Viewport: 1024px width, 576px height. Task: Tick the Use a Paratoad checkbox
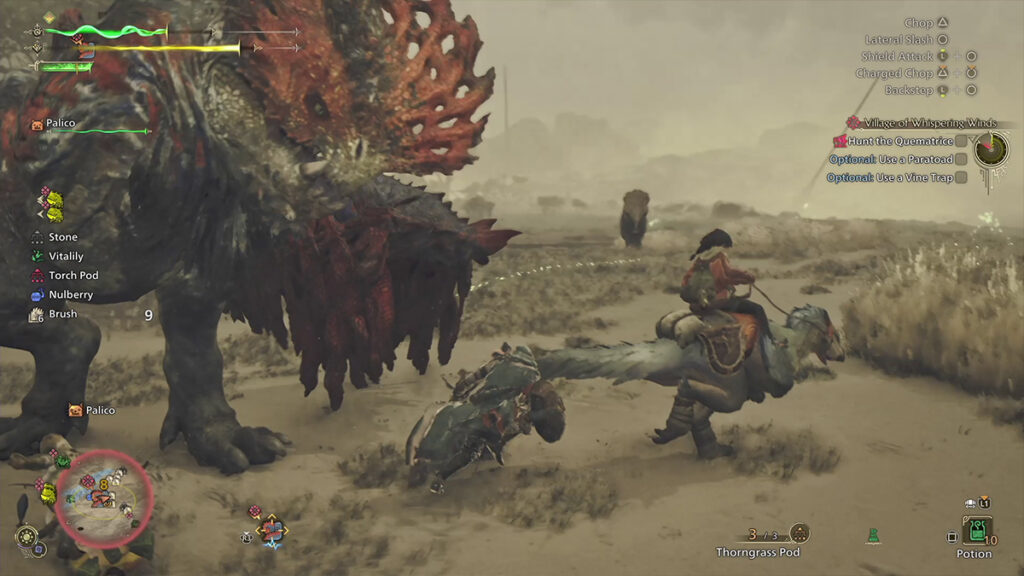pos(961,159)
